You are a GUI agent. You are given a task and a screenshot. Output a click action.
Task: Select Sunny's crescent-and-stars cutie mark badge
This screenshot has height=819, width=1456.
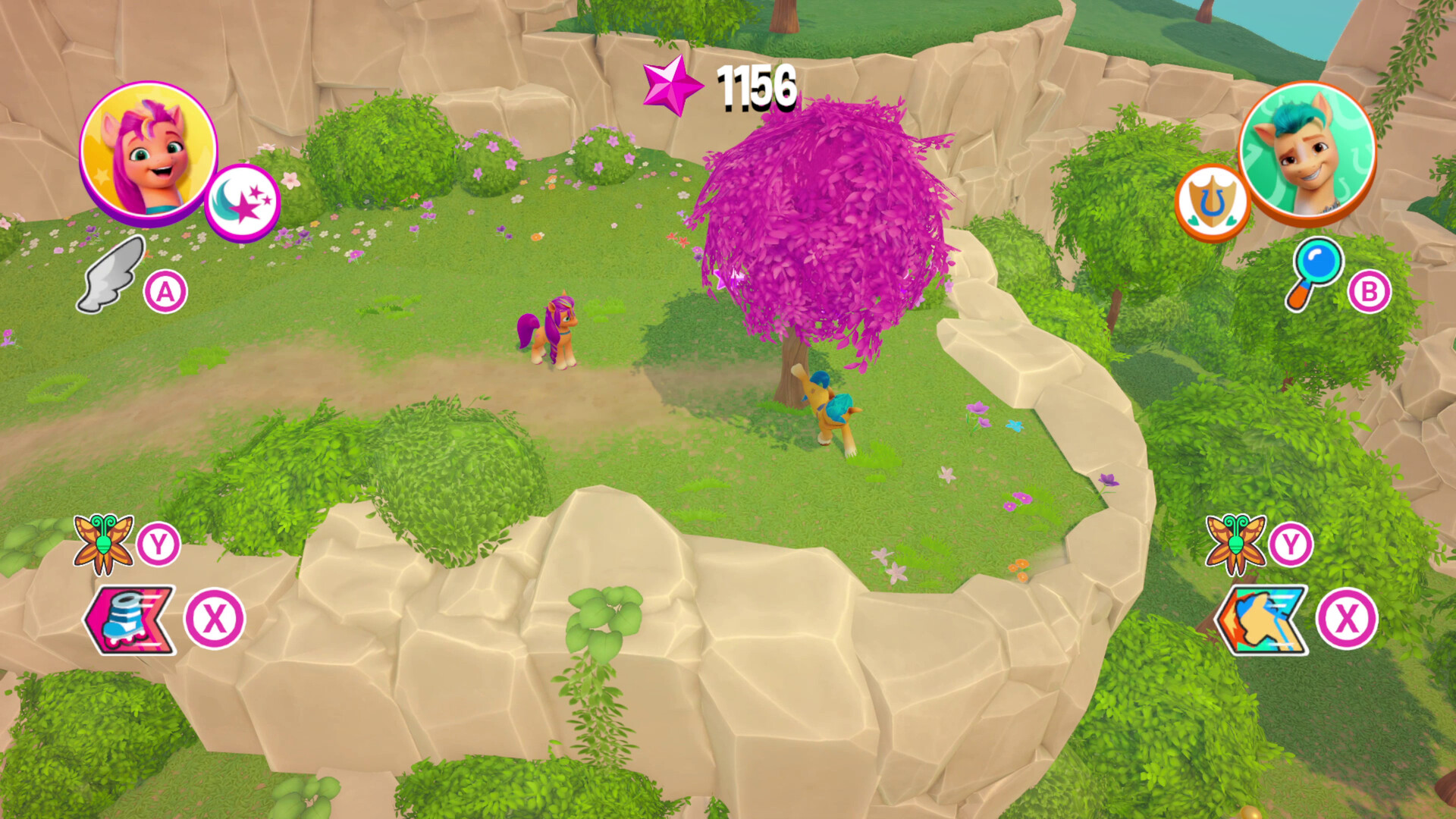(x=244, y=199)
